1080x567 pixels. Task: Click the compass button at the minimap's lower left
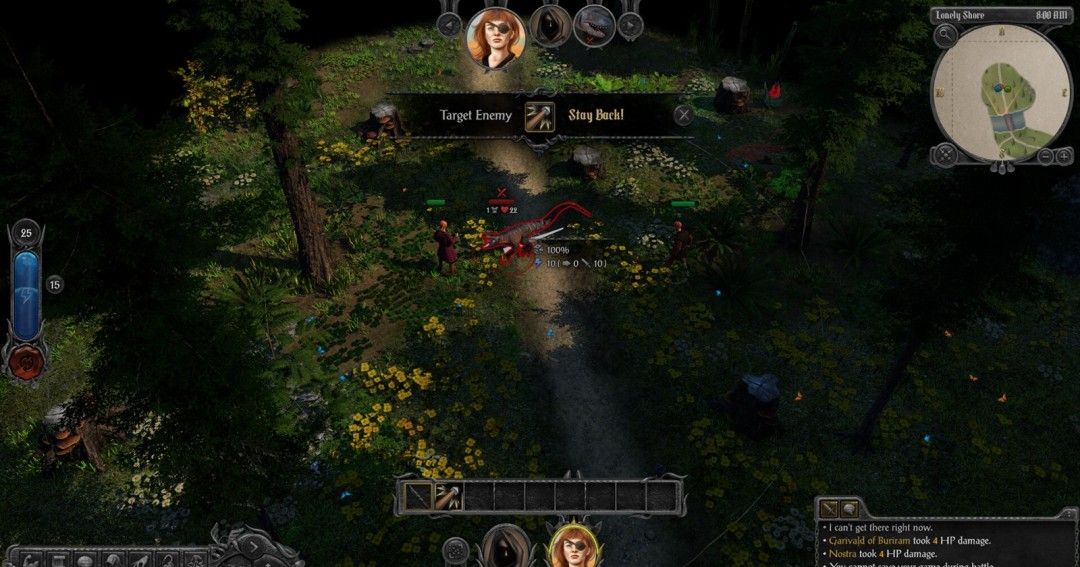tap(944, 155)
